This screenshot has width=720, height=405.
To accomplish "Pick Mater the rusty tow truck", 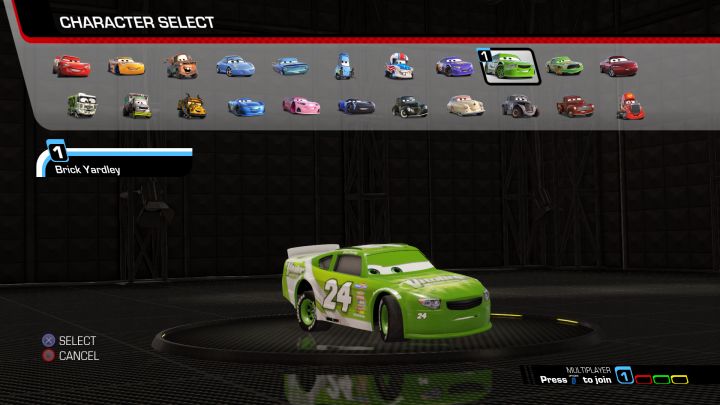I will (181, 67).
